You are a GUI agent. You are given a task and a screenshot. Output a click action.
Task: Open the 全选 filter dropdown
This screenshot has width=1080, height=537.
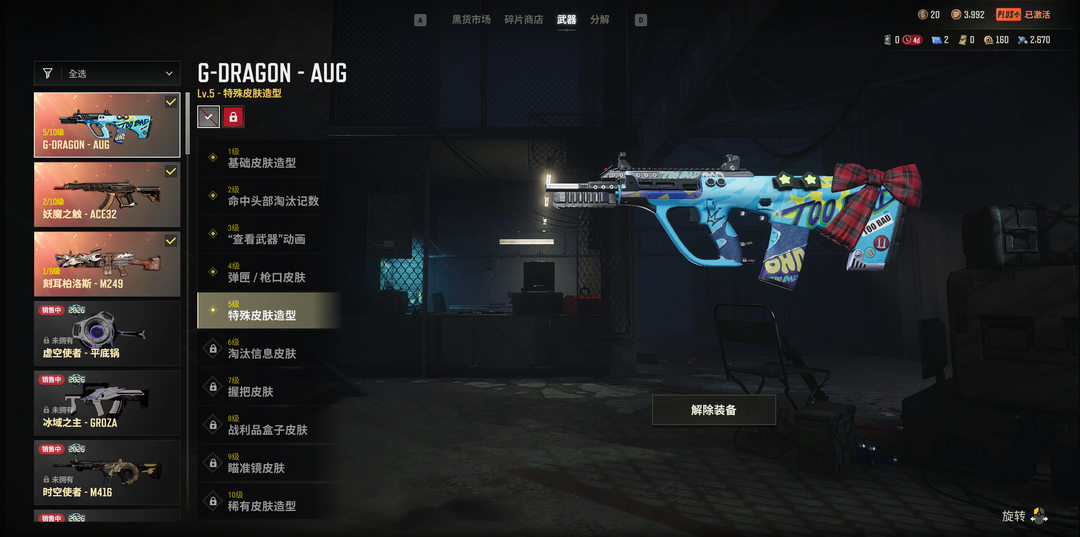(107, 73)
